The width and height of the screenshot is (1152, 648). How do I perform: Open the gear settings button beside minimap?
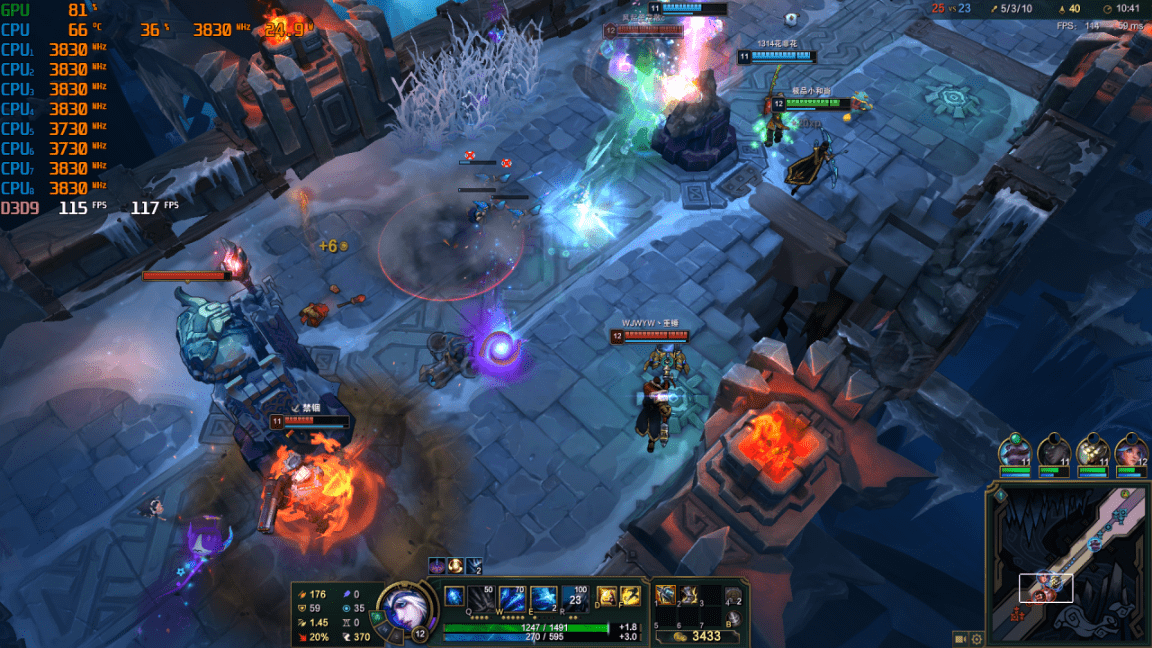[x=977, y=638]
